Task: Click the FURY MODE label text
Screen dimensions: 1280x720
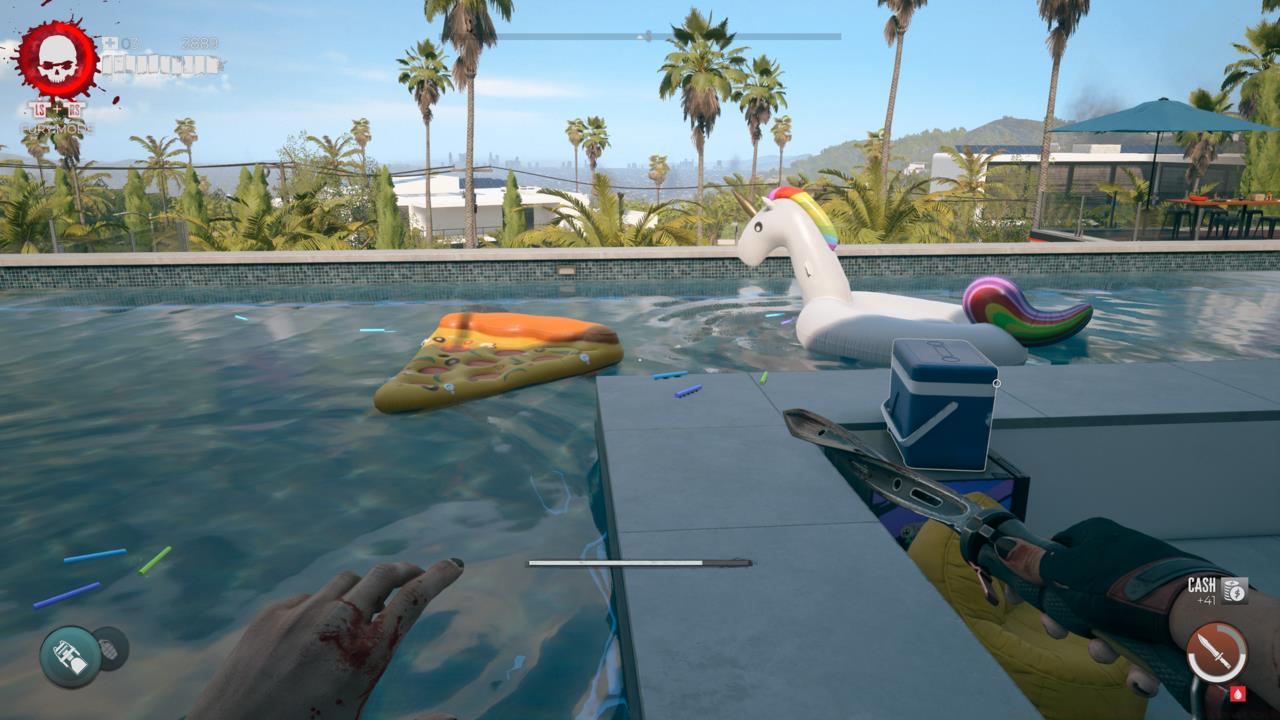Action: (x=55, y=128)
